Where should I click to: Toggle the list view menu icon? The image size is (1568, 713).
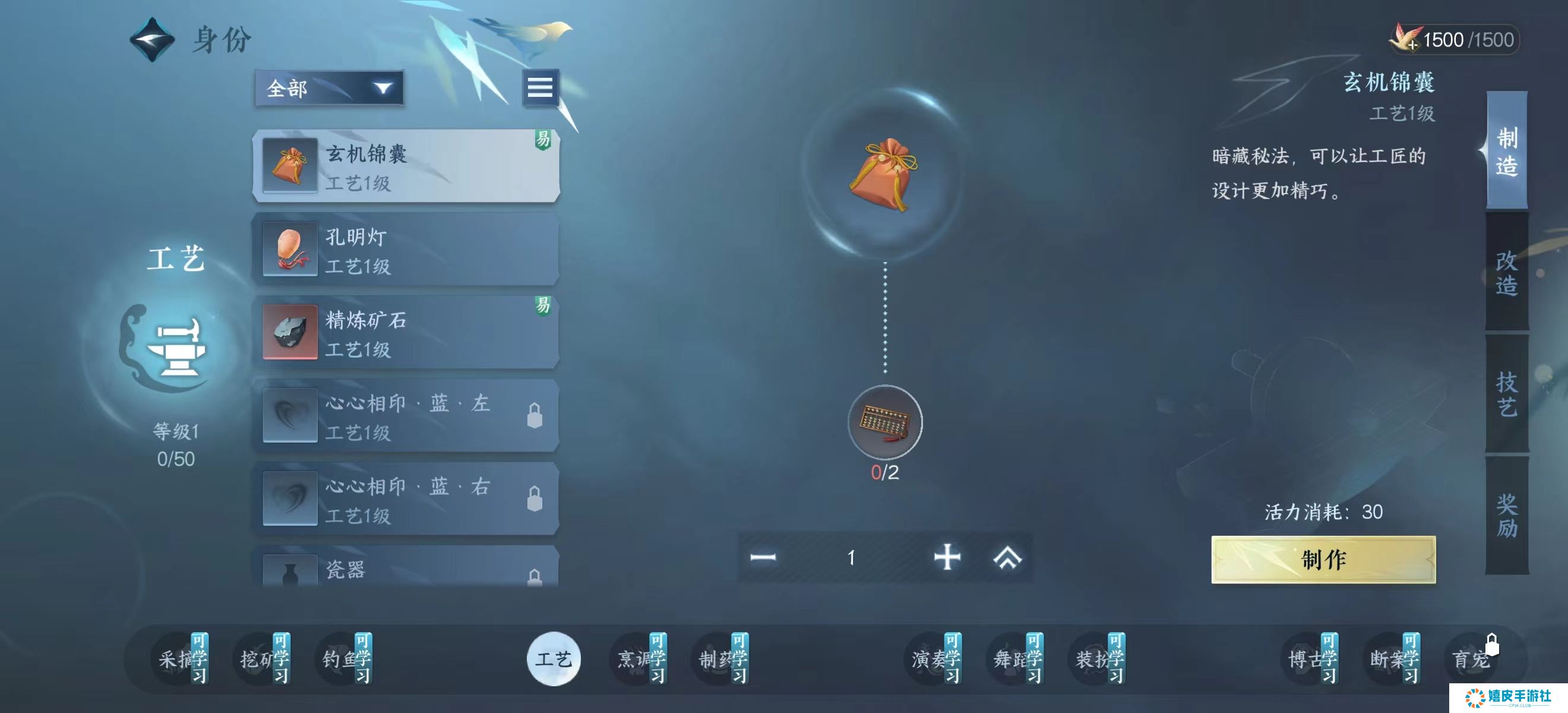click(539, 88)
